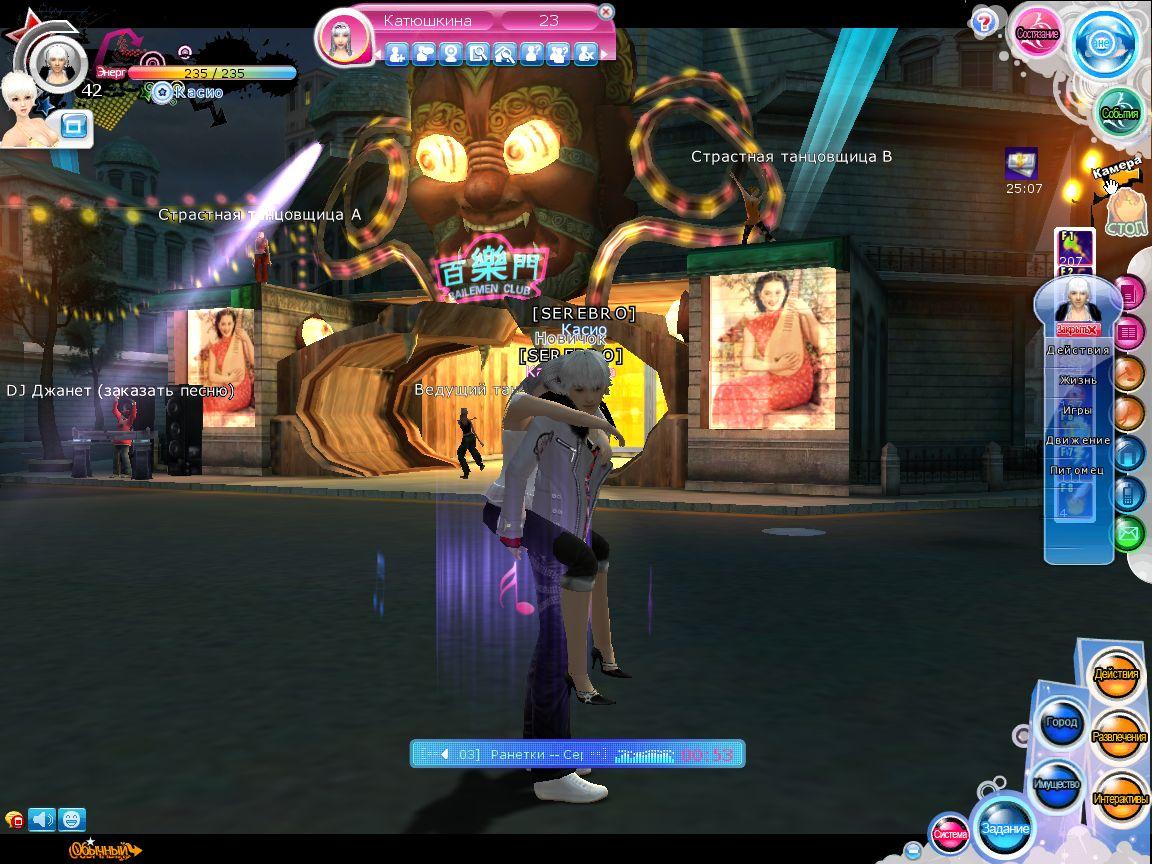Click the question mark help icon
The image size is (1152, 864).
984,22
